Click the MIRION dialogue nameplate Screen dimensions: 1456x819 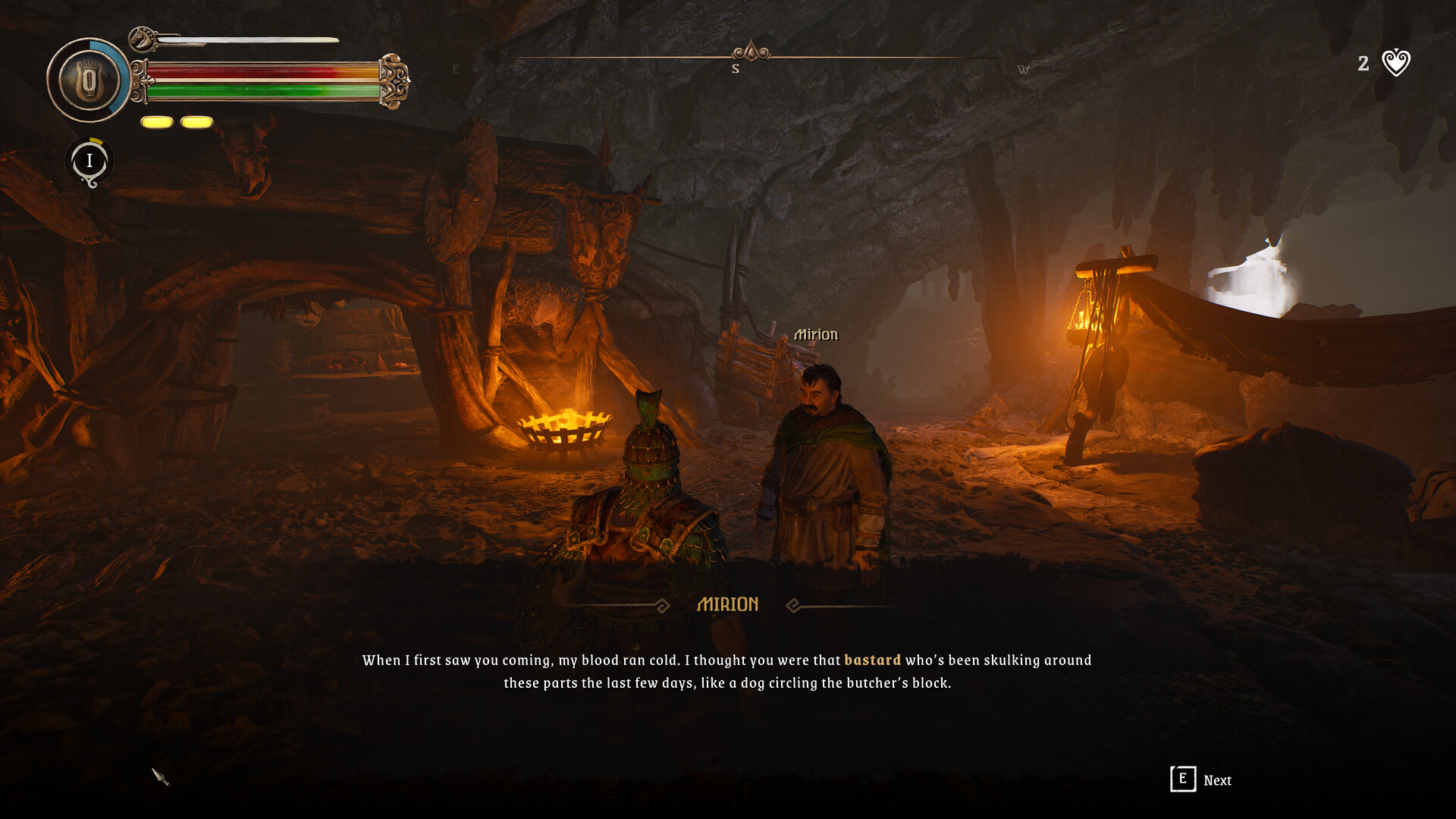pos(728,604)
